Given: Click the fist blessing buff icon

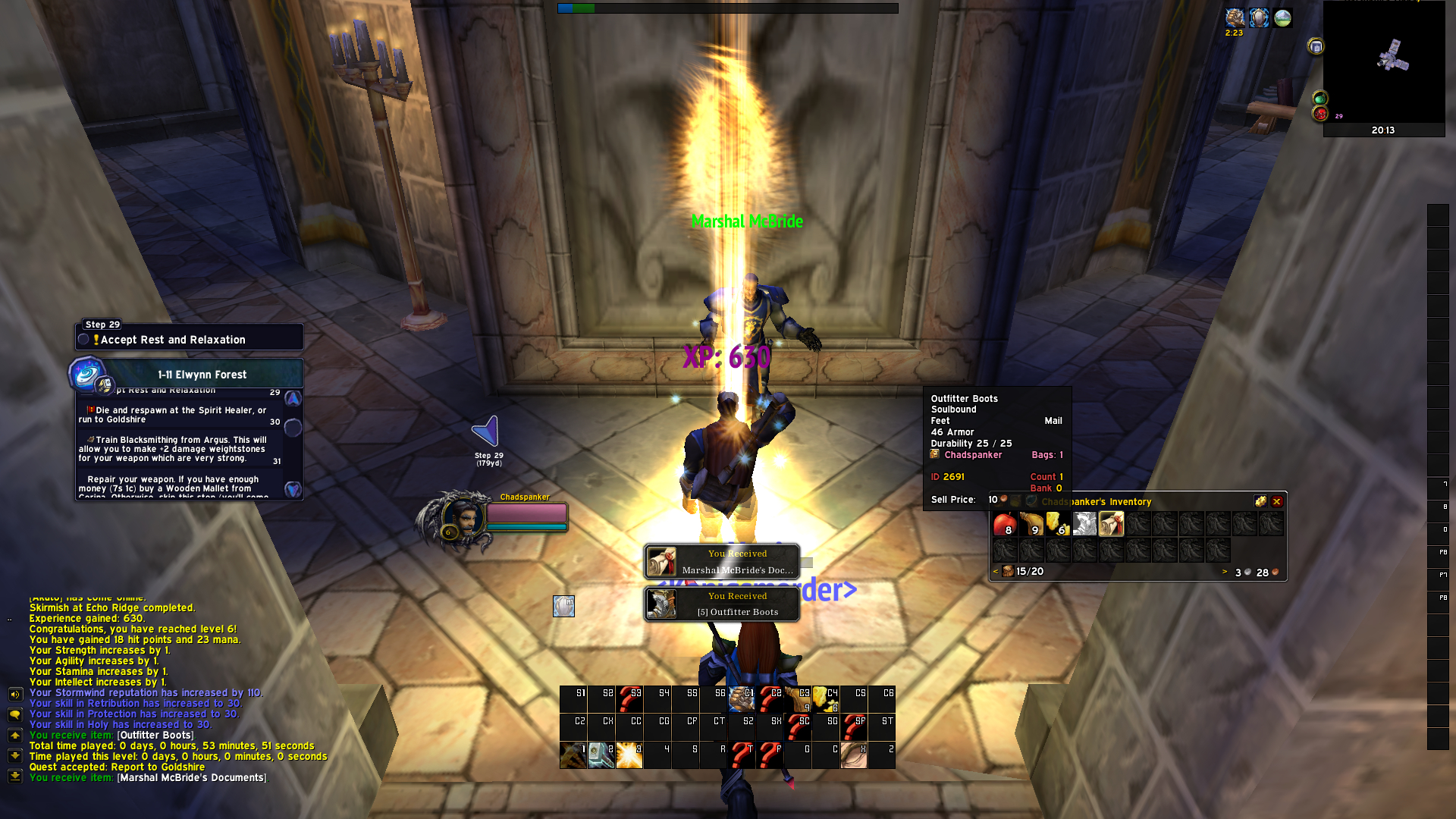Looking at the screenshot, I should (1235, 17).
